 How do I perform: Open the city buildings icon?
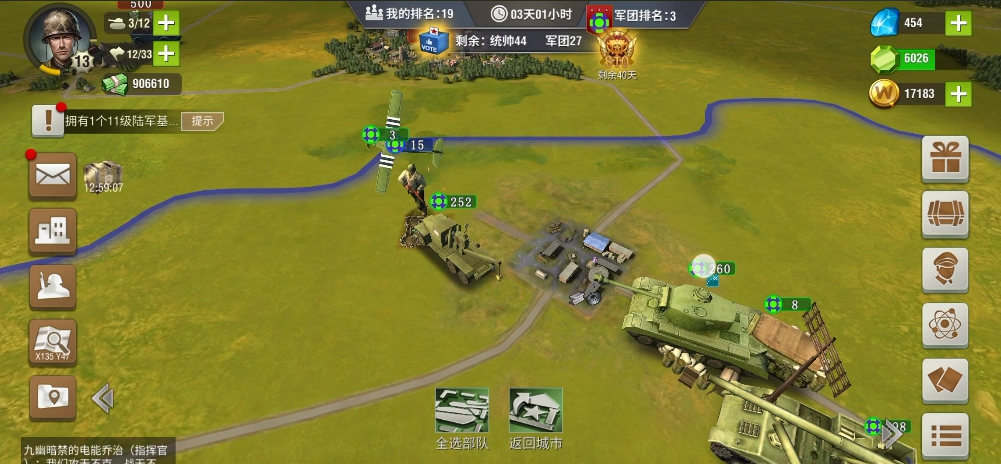click(x=53, y=231)
